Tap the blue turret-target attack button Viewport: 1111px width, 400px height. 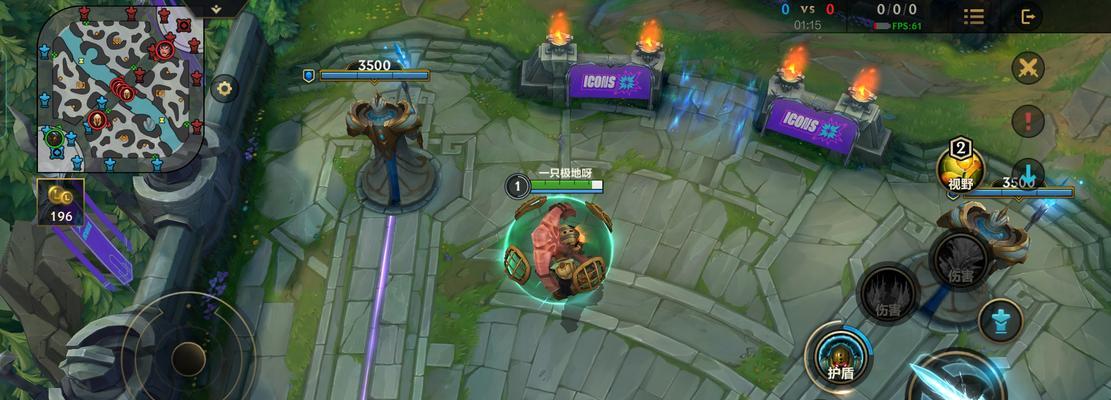pos(999,322)
